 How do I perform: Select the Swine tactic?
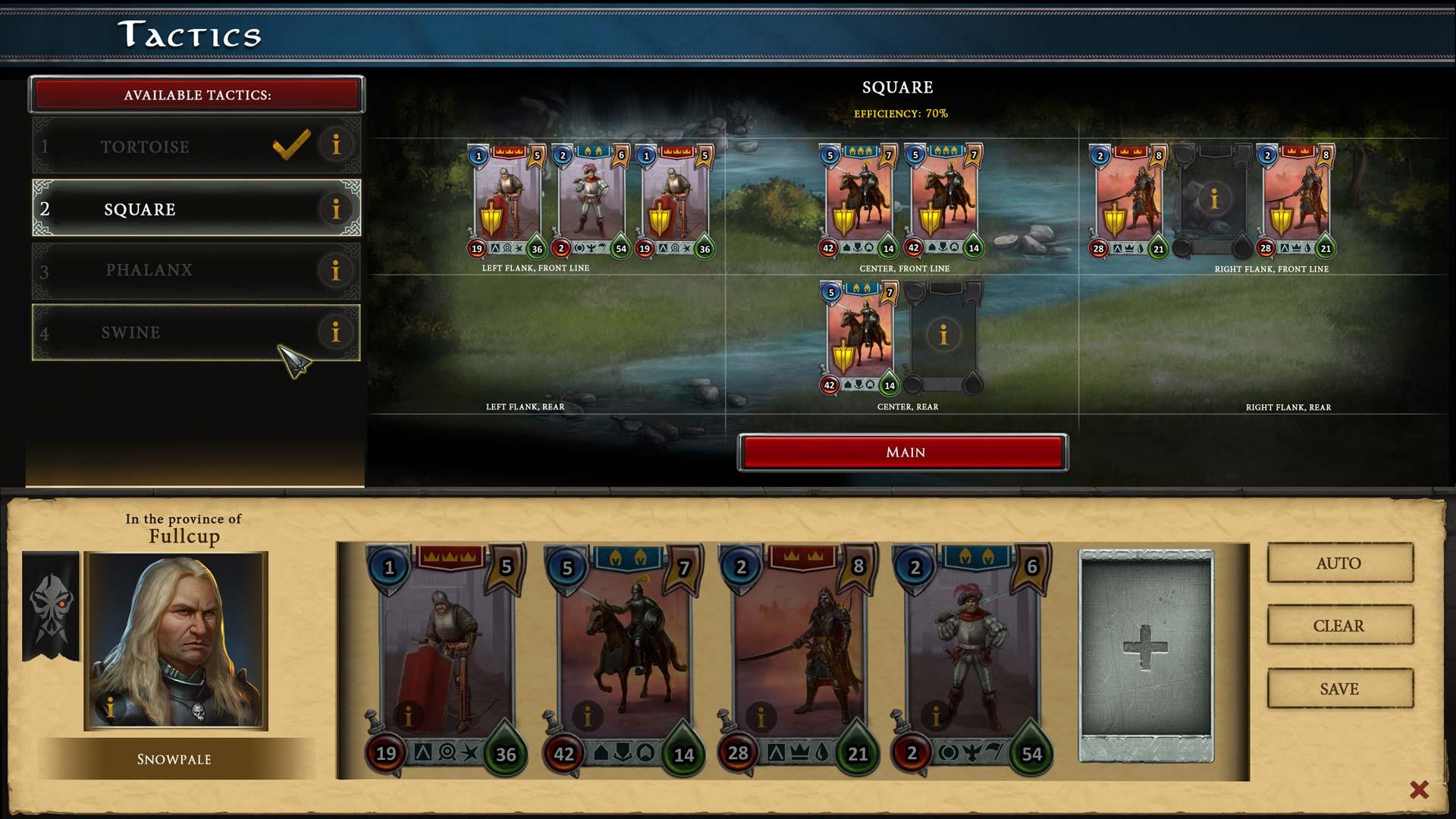(x=131, y=332)
